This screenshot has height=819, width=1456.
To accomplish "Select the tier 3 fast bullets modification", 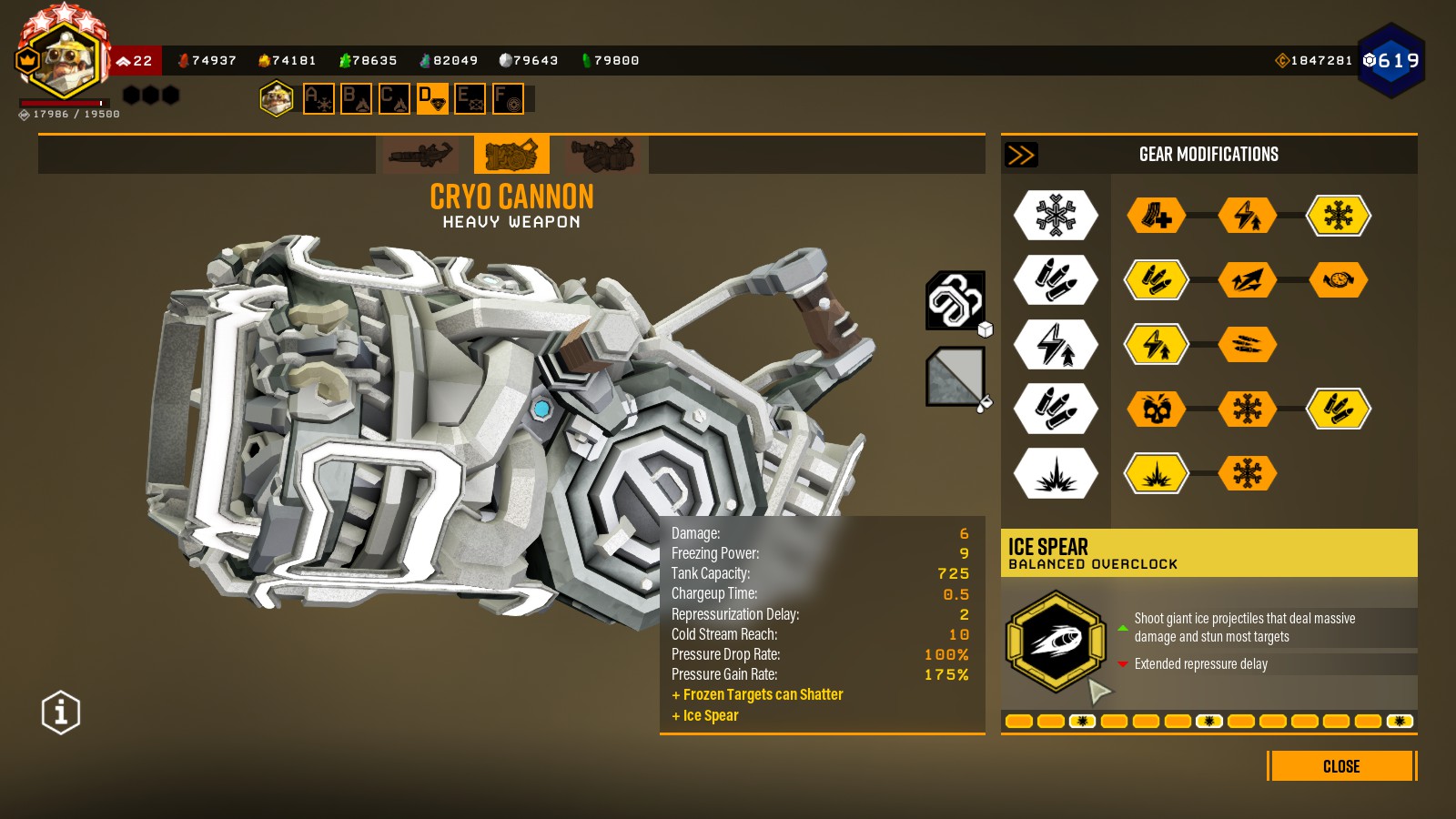I will coord(1248,345).
